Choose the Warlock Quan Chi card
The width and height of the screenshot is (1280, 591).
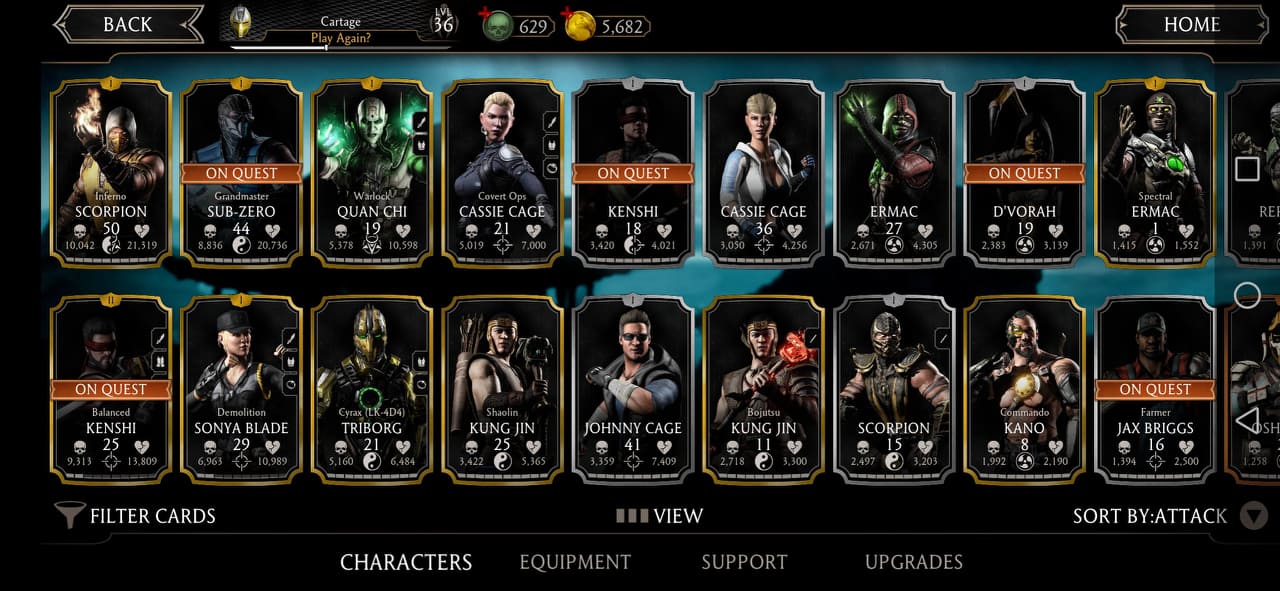point(371,172)
